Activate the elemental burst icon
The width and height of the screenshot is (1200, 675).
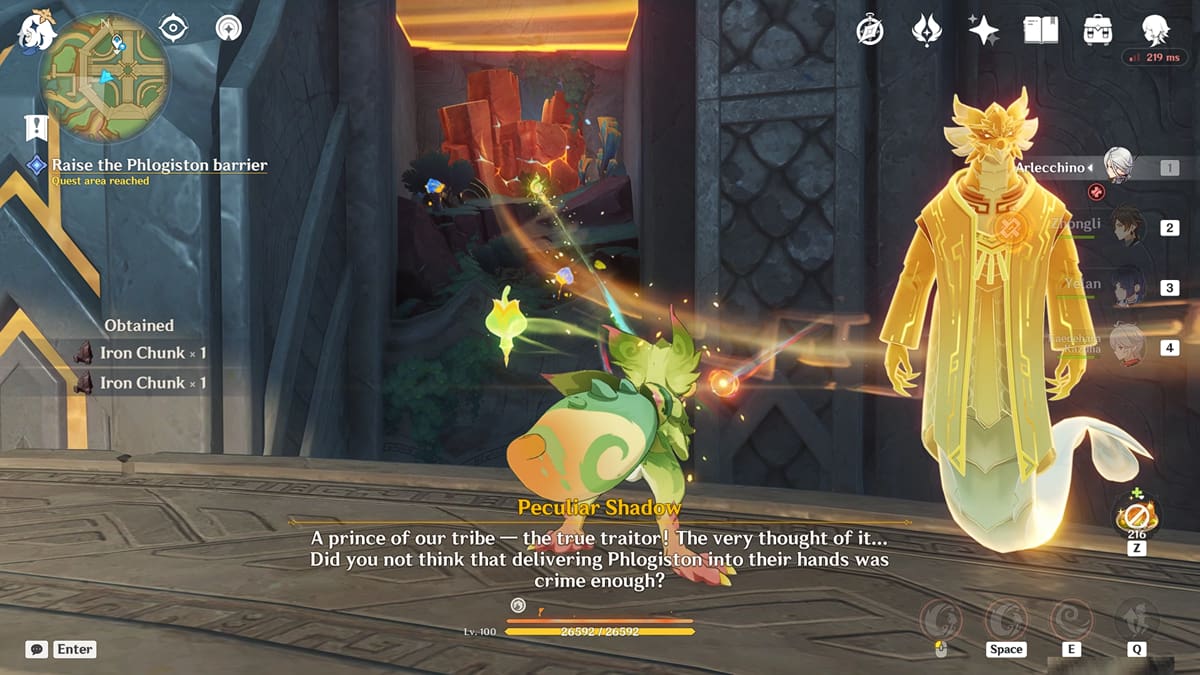click(1136, 619)
